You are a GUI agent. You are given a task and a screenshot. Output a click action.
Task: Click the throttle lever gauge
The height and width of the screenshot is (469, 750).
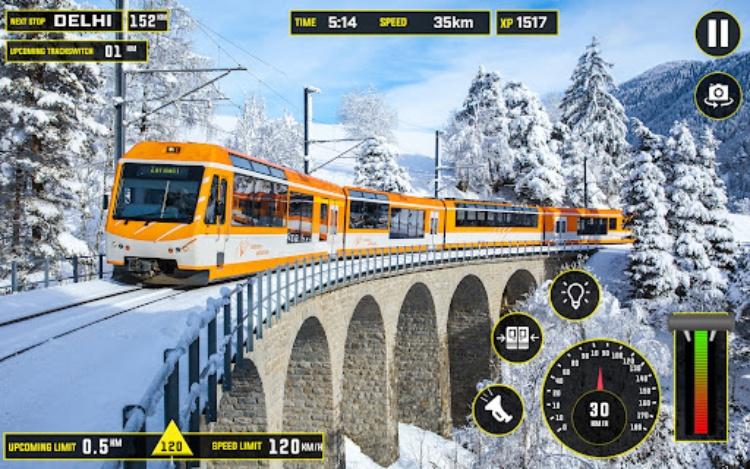click(701, 378)
